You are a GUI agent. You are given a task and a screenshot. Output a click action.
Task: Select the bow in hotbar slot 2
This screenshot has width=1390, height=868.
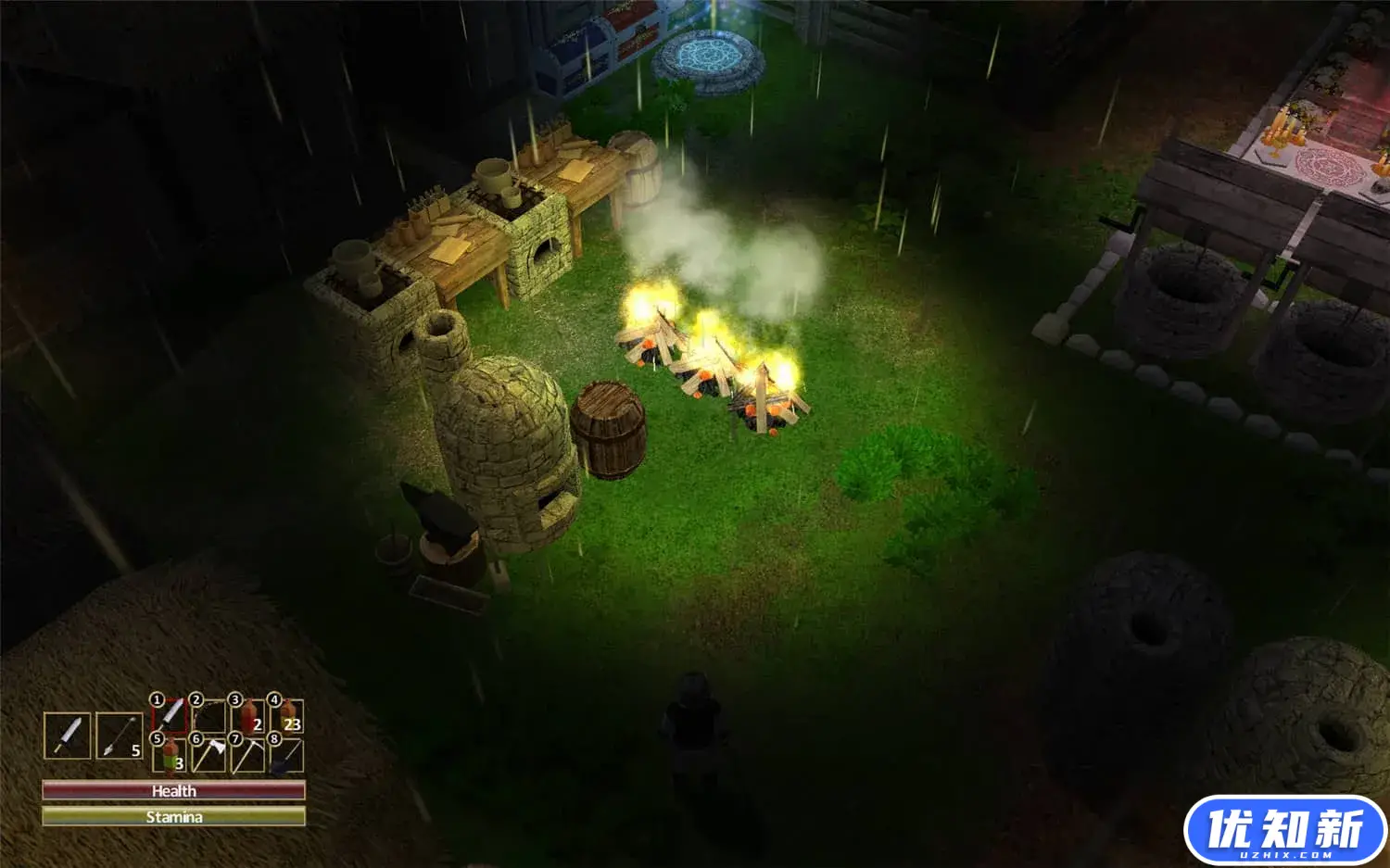210,715
